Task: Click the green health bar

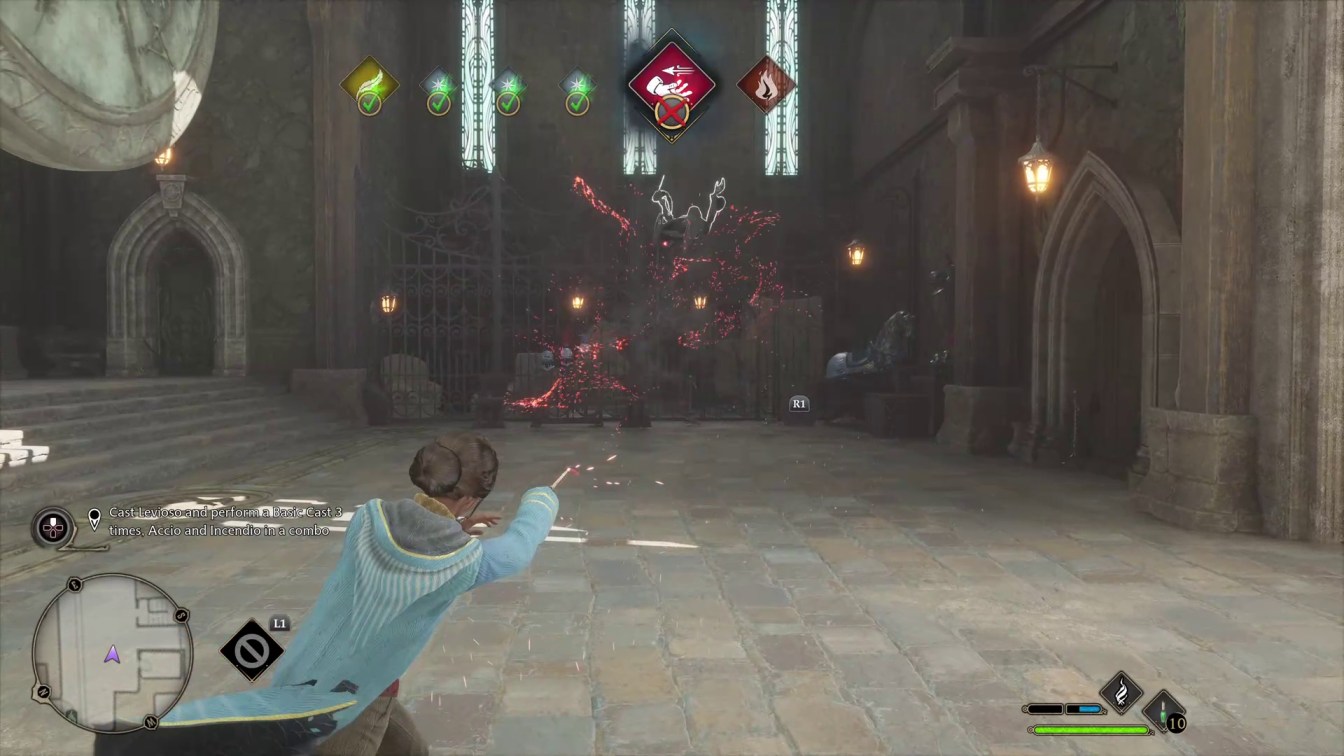Action: click(1093, 730)
